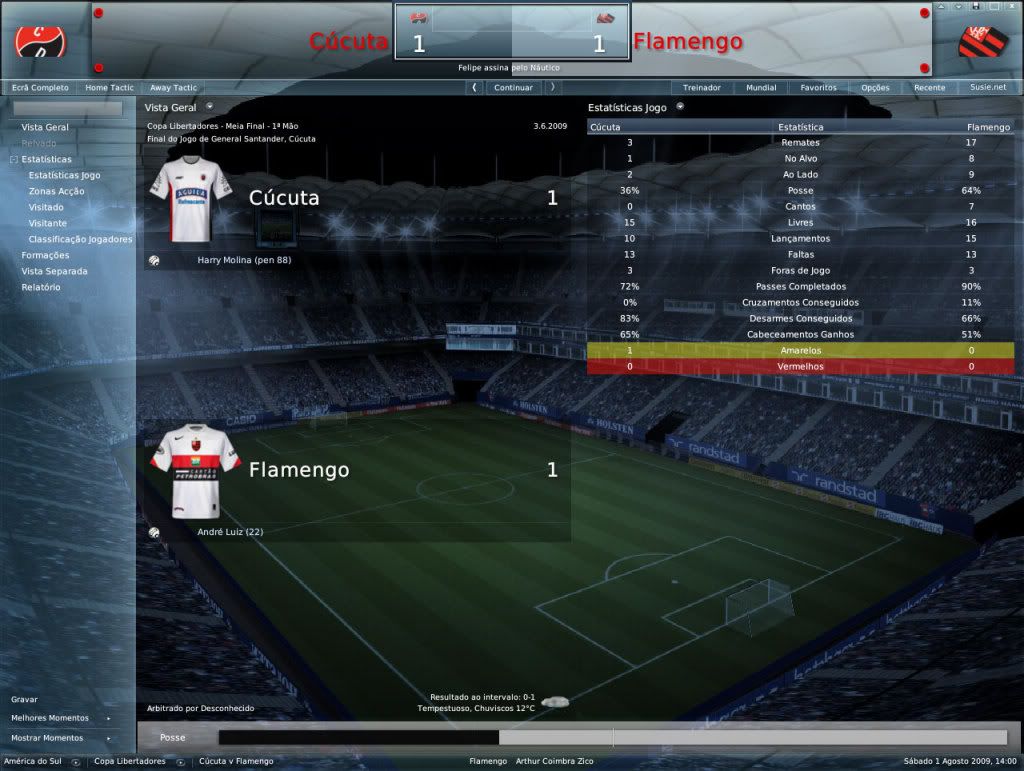Show the Formações view
Screen dimensions: 1024x771
[45, 255]
